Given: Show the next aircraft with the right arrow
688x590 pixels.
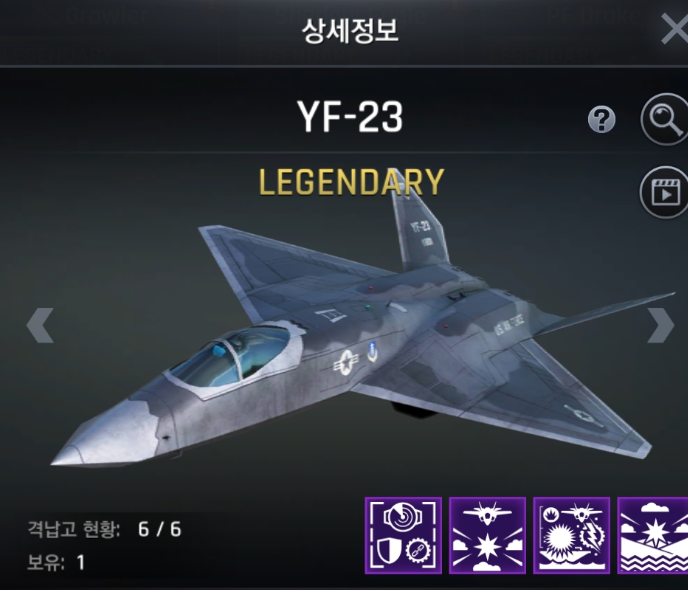Looking at the screenshot, I should [x=661, y=325].
